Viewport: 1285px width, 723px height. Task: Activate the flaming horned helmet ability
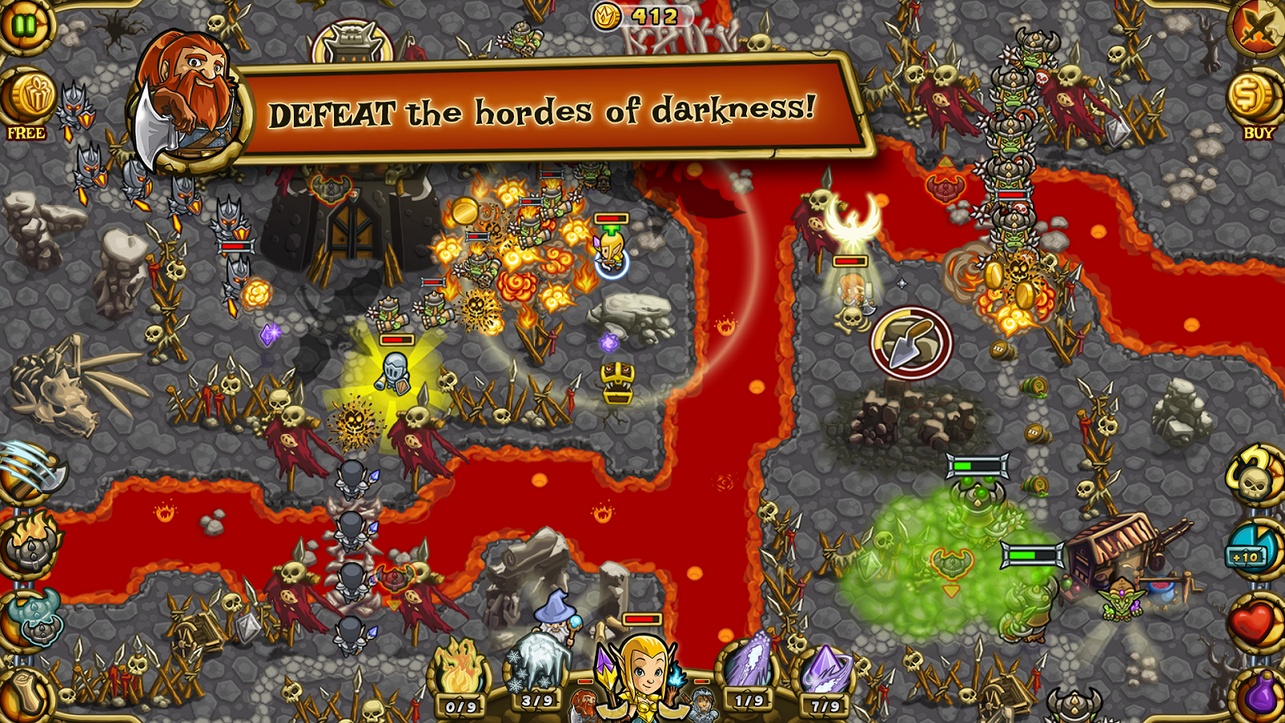30,544
